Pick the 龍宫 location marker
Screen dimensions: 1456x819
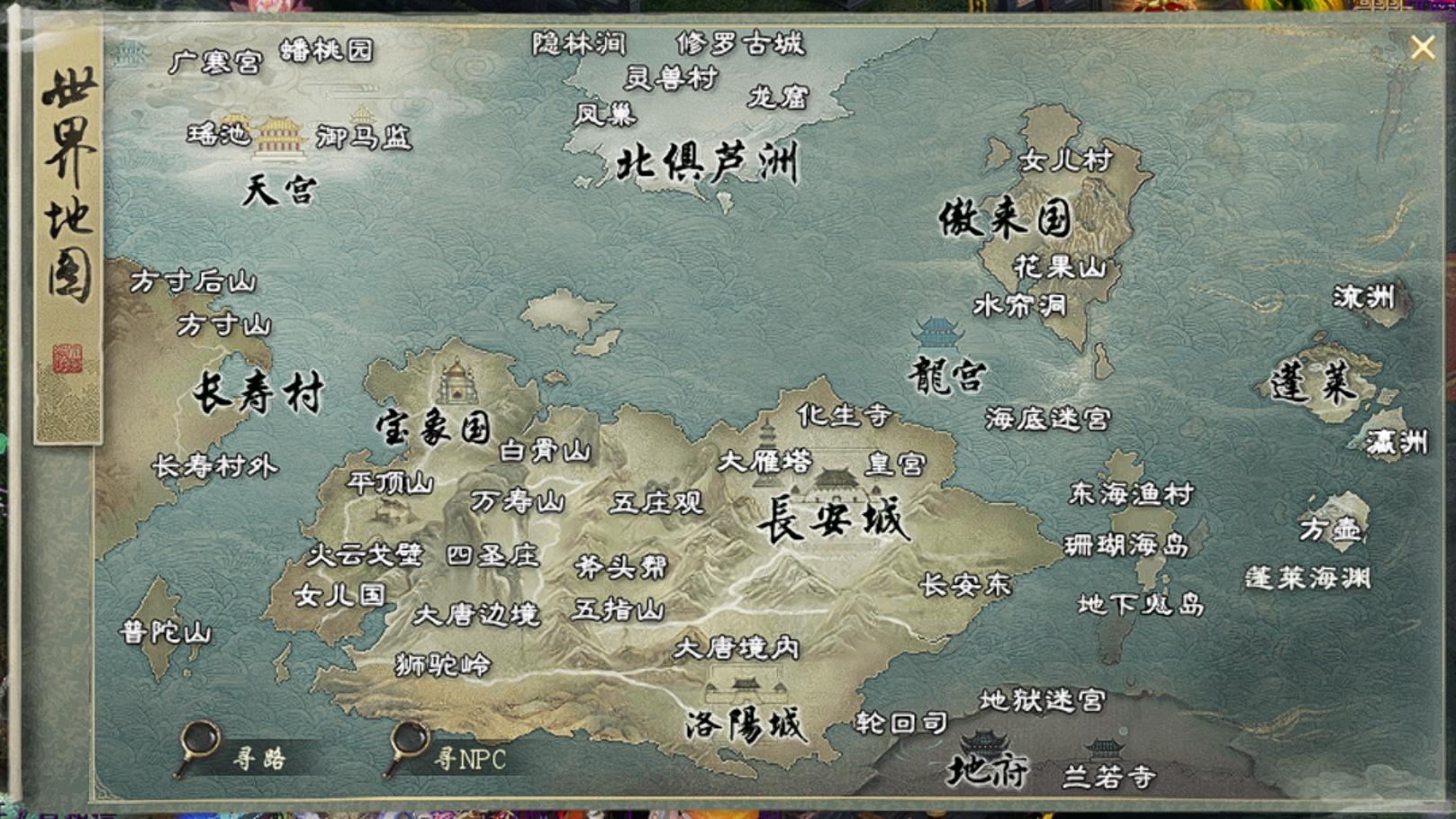[946, 374]
